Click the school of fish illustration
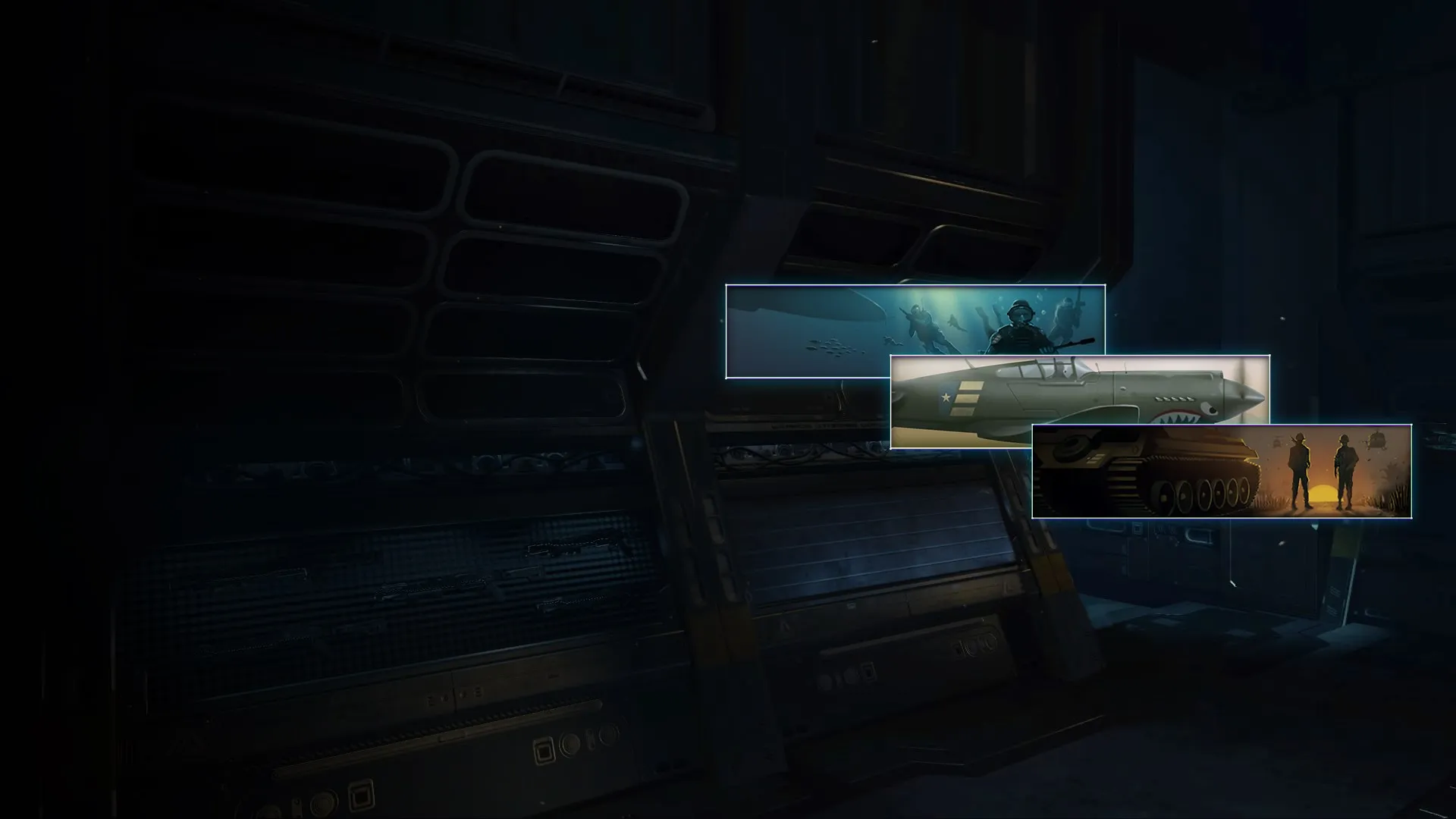Viewport: 1456px width, 819px height. tap(831, 347)
